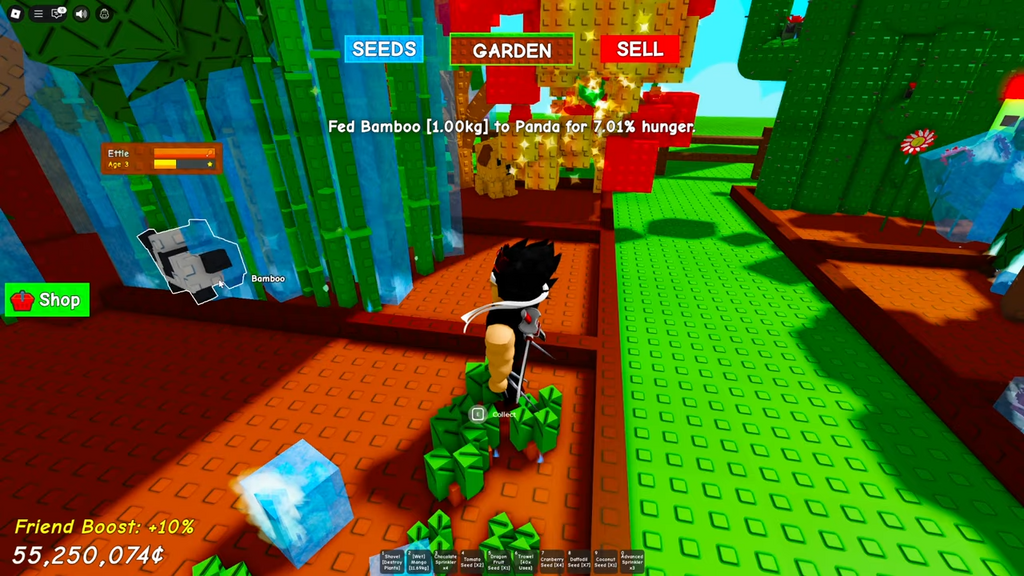
Task: Select the Ettie pet info card
Action: [x=161, y=159]
